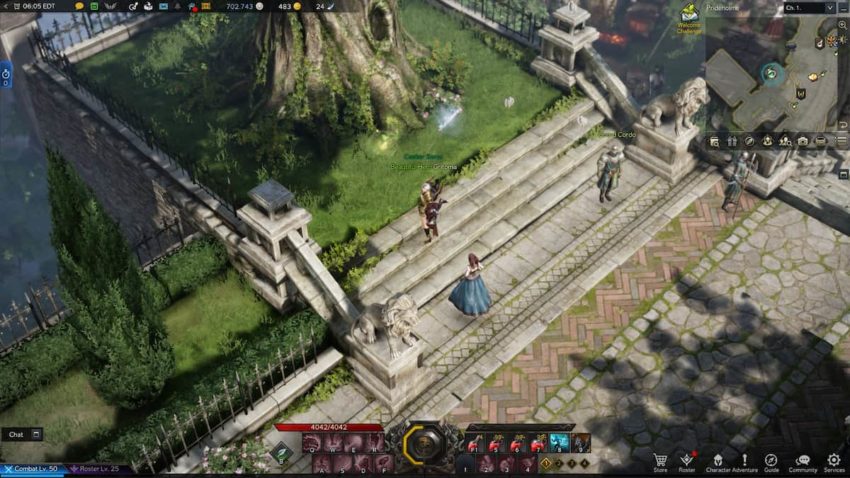
Task: Open the Character menu
Action: (x=717, y=461)
